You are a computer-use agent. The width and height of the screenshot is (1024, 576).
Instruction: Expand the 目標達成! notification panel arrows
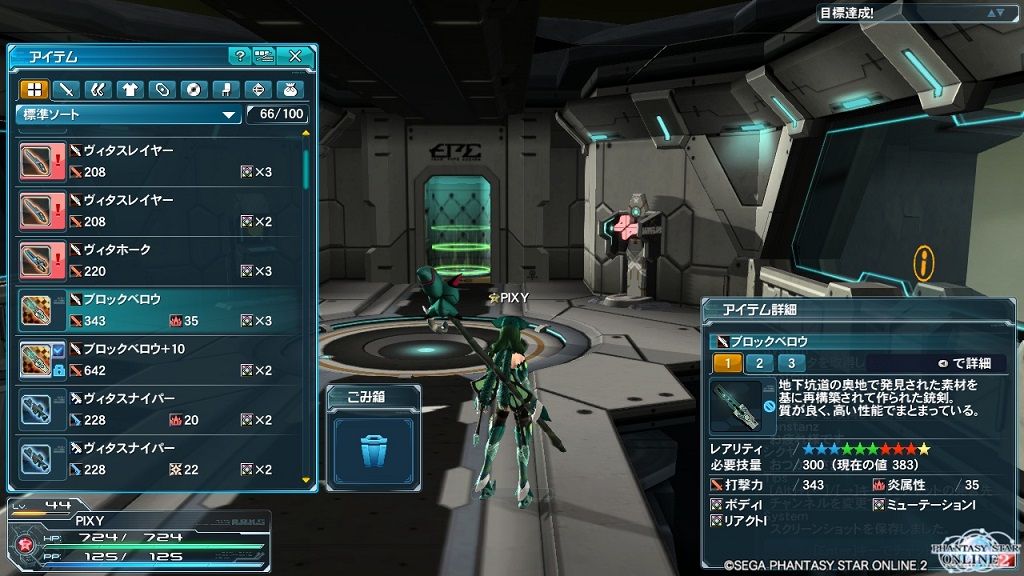995,13
